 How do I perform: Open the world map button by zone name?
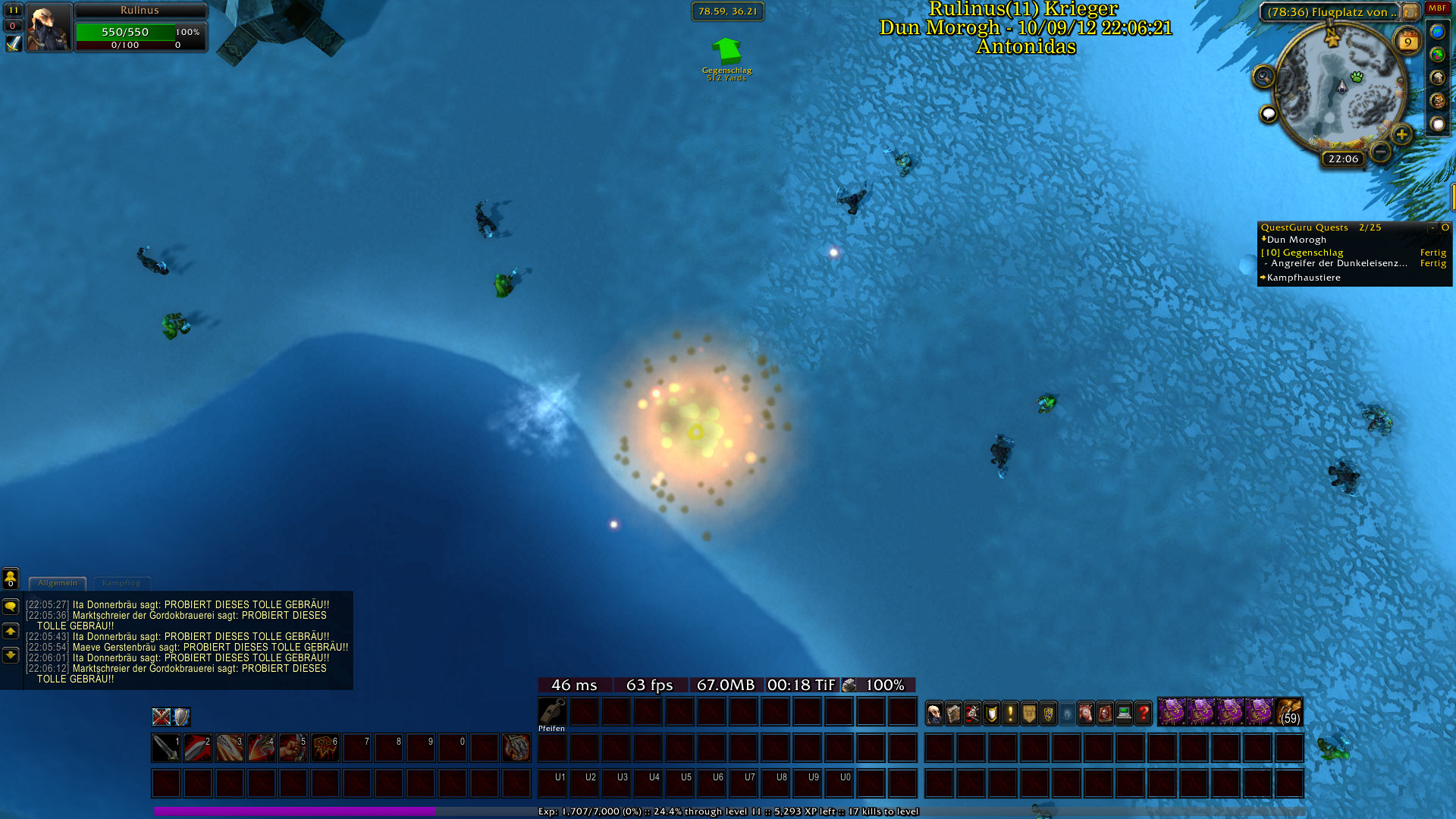[x=1410, y=12]
